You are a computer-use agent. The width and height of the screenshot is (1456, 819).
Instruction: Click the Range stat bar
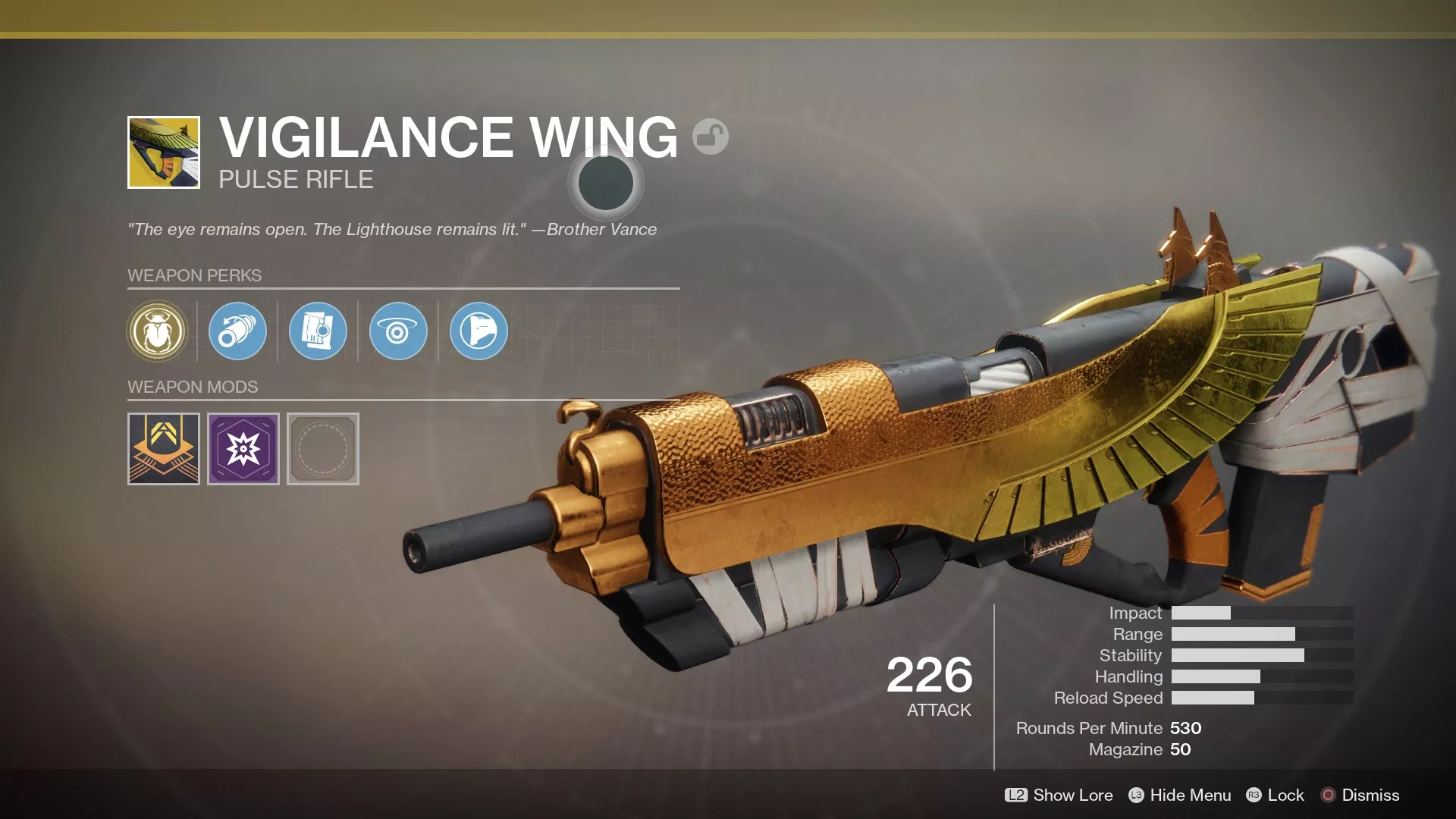(1260, 634)
